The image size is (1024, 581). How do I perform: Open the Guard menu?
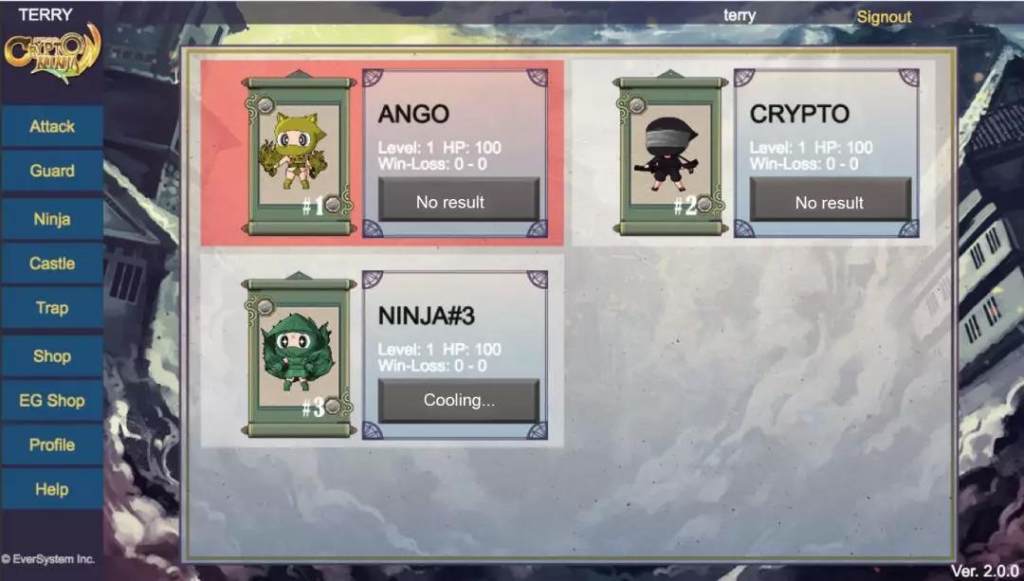coord(52,171)
